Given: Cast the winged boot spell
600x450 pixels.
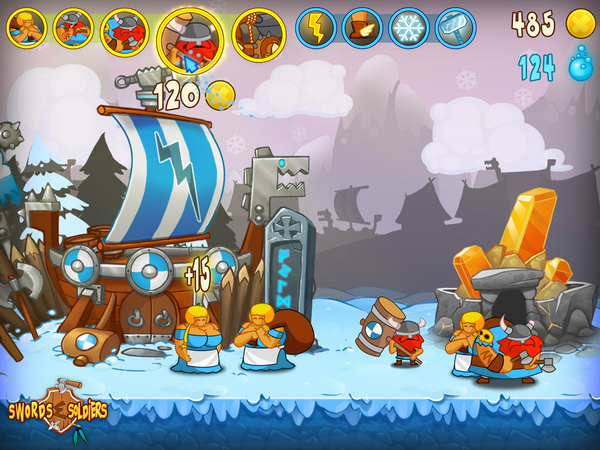Looking at the screenshot, I should 362,28.
